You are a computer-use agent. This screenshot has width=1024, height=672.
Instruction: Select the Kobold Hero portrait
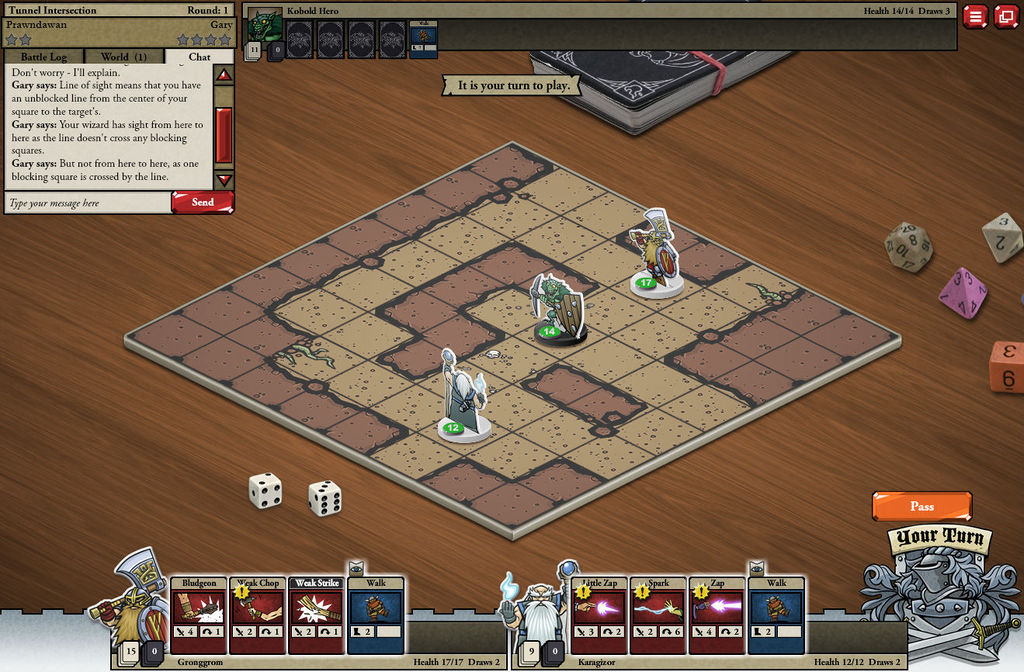[x=266, y=24]
